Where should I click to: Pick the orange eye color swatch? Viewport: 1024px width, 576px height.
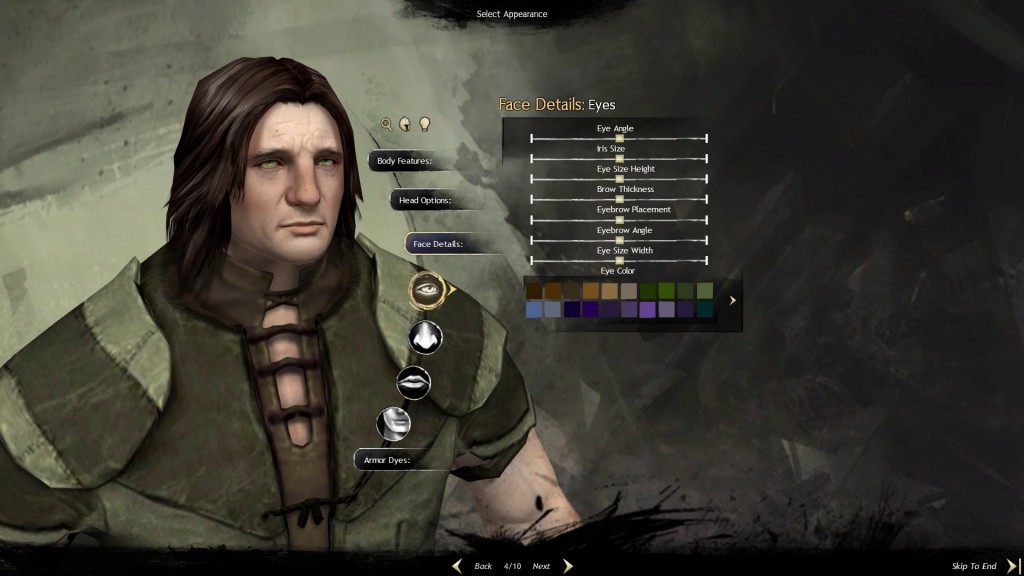click(x=590, y=290)
